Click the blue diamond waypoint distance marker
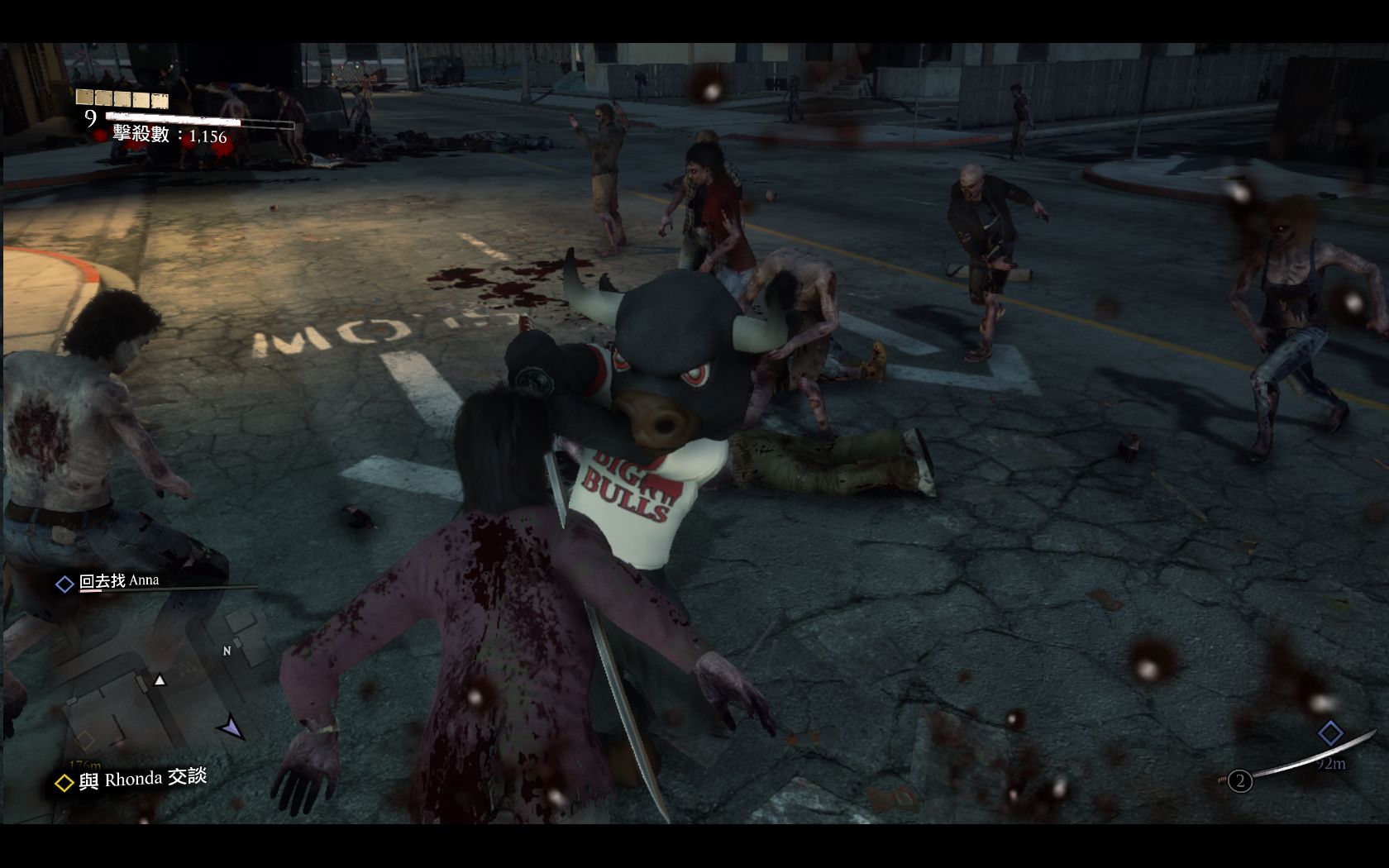 [1329, 733]
